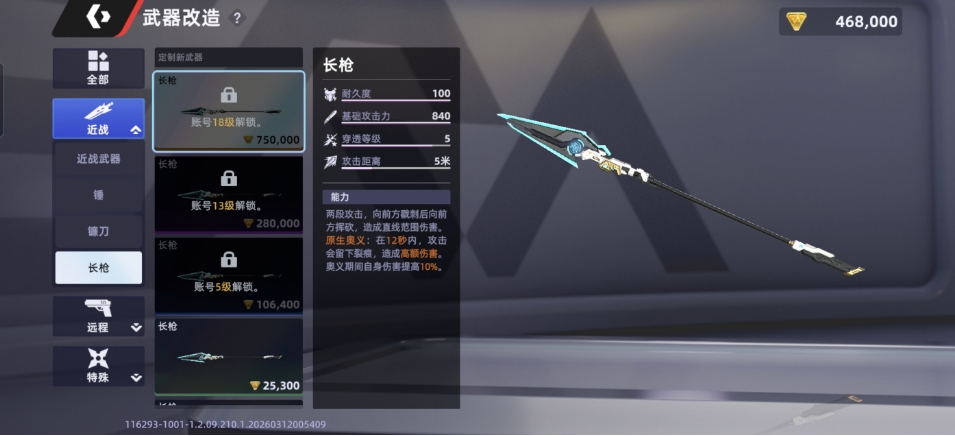The height and width of the screenshot is (436, 955).
Task: Select the spear locked at account level 5
Action: tap(229, 275)
